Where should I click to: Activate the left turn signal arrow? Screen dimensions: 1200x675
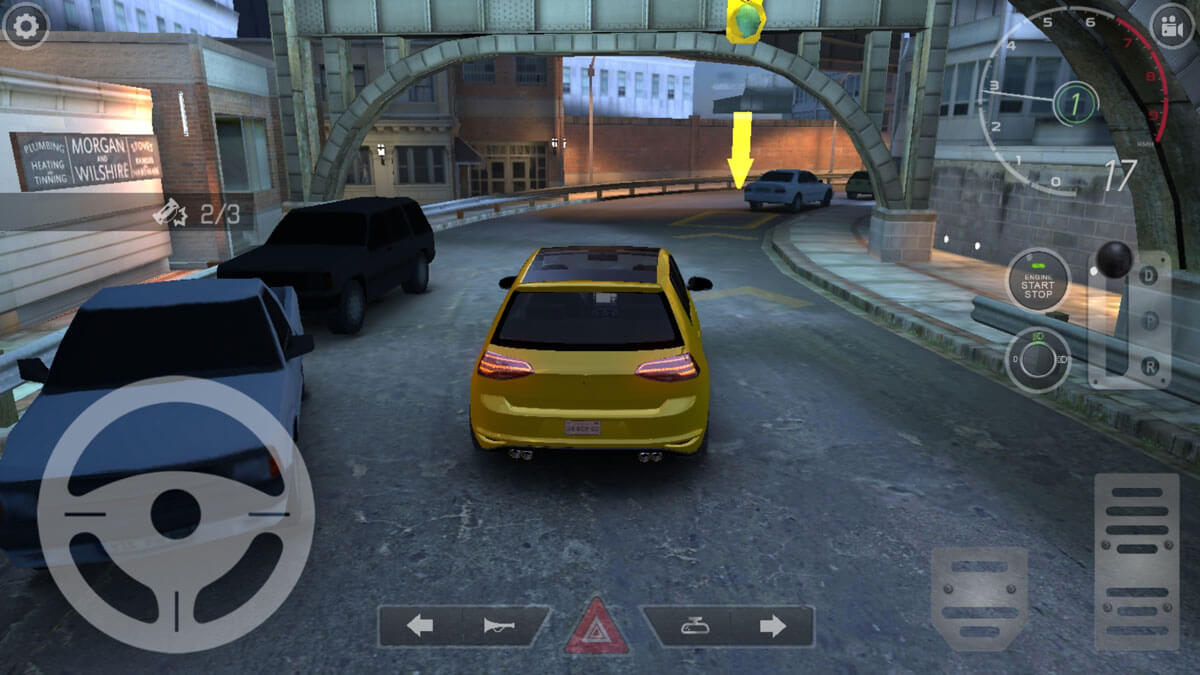pos(420,626)
